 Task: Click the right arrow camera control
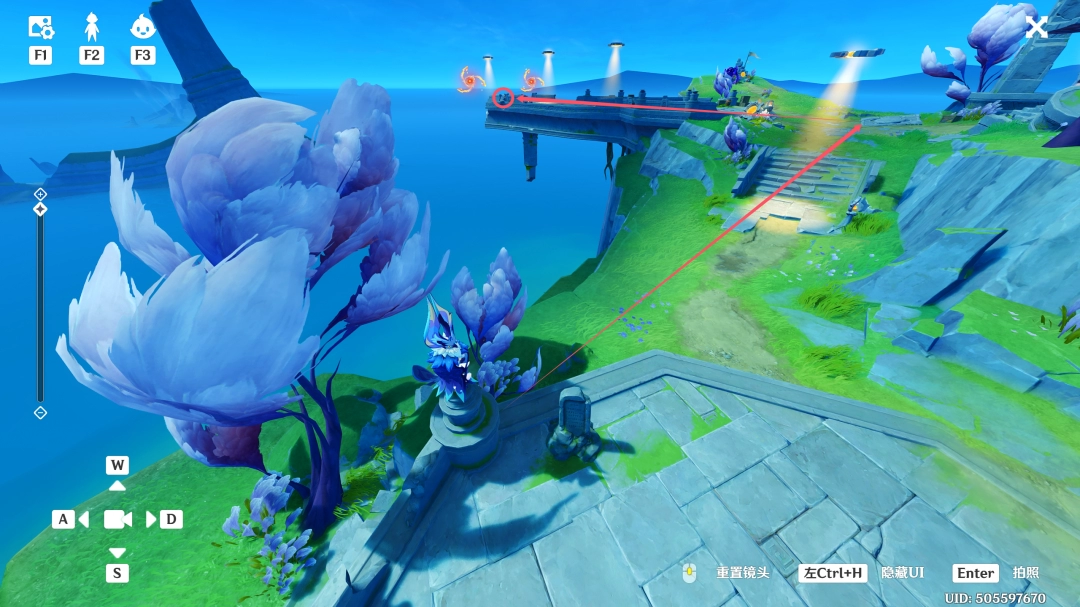[x=152, y=519]
